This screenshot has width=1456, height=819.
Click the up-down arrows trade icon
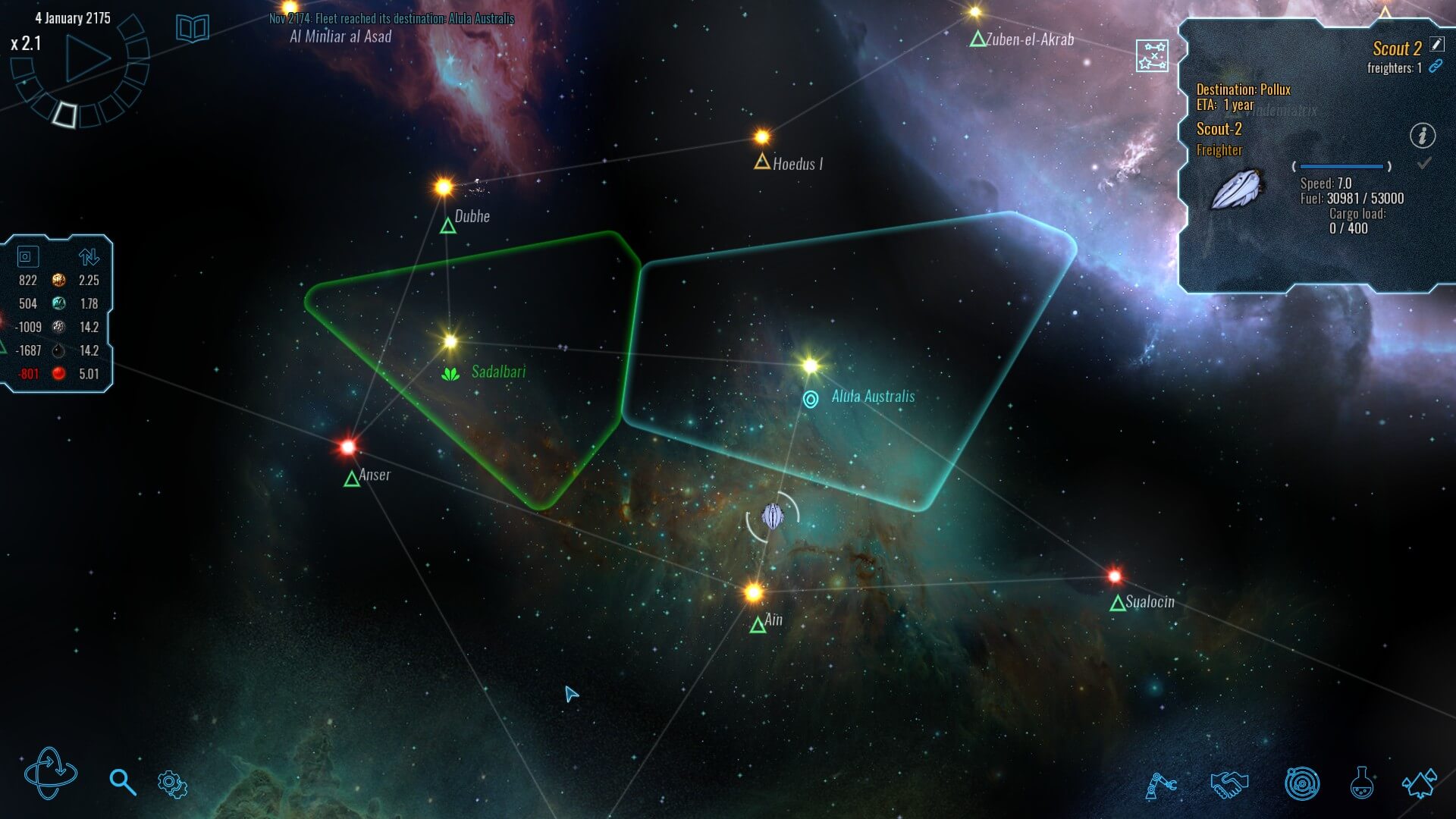(x=89, y=257)
